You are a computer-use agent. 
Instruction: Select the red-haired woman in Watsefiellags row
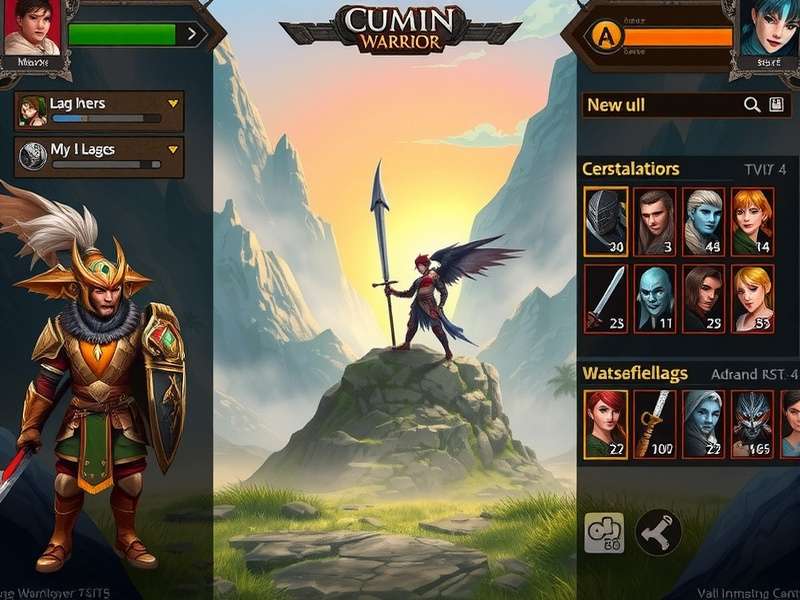[x=606, y=423]
